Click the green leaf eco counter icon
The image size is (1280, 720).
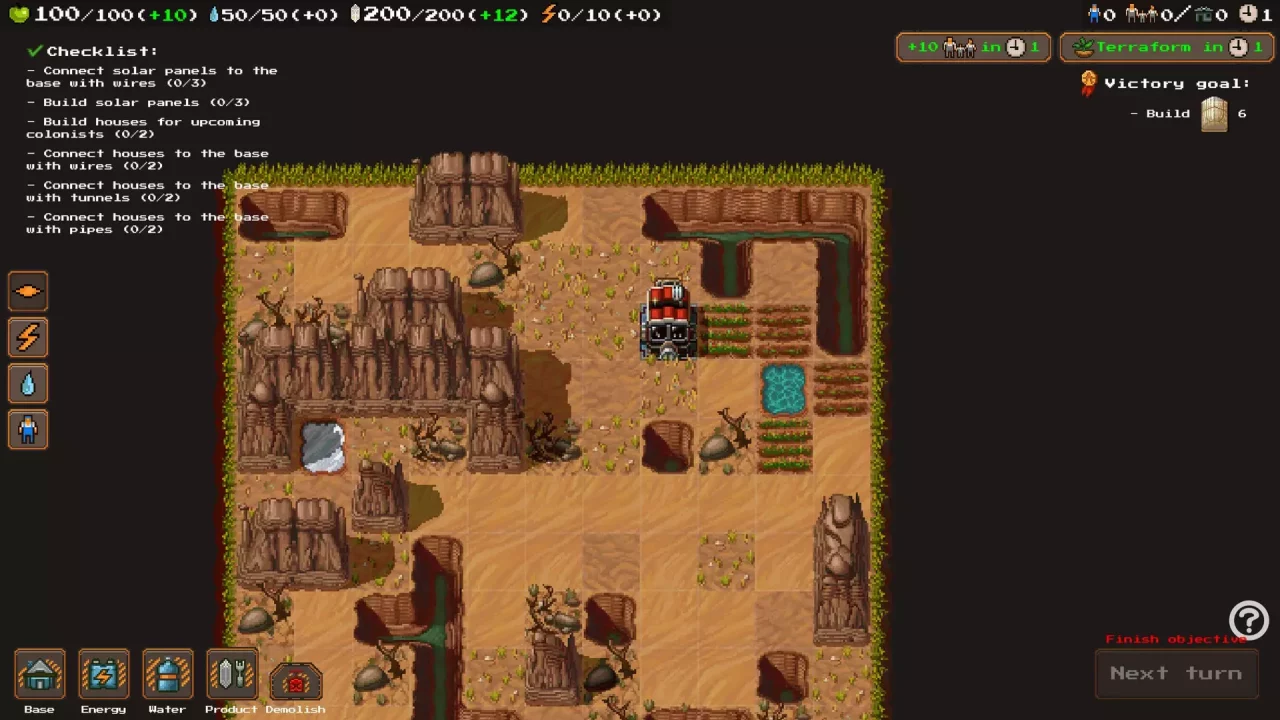pos(18,14)
